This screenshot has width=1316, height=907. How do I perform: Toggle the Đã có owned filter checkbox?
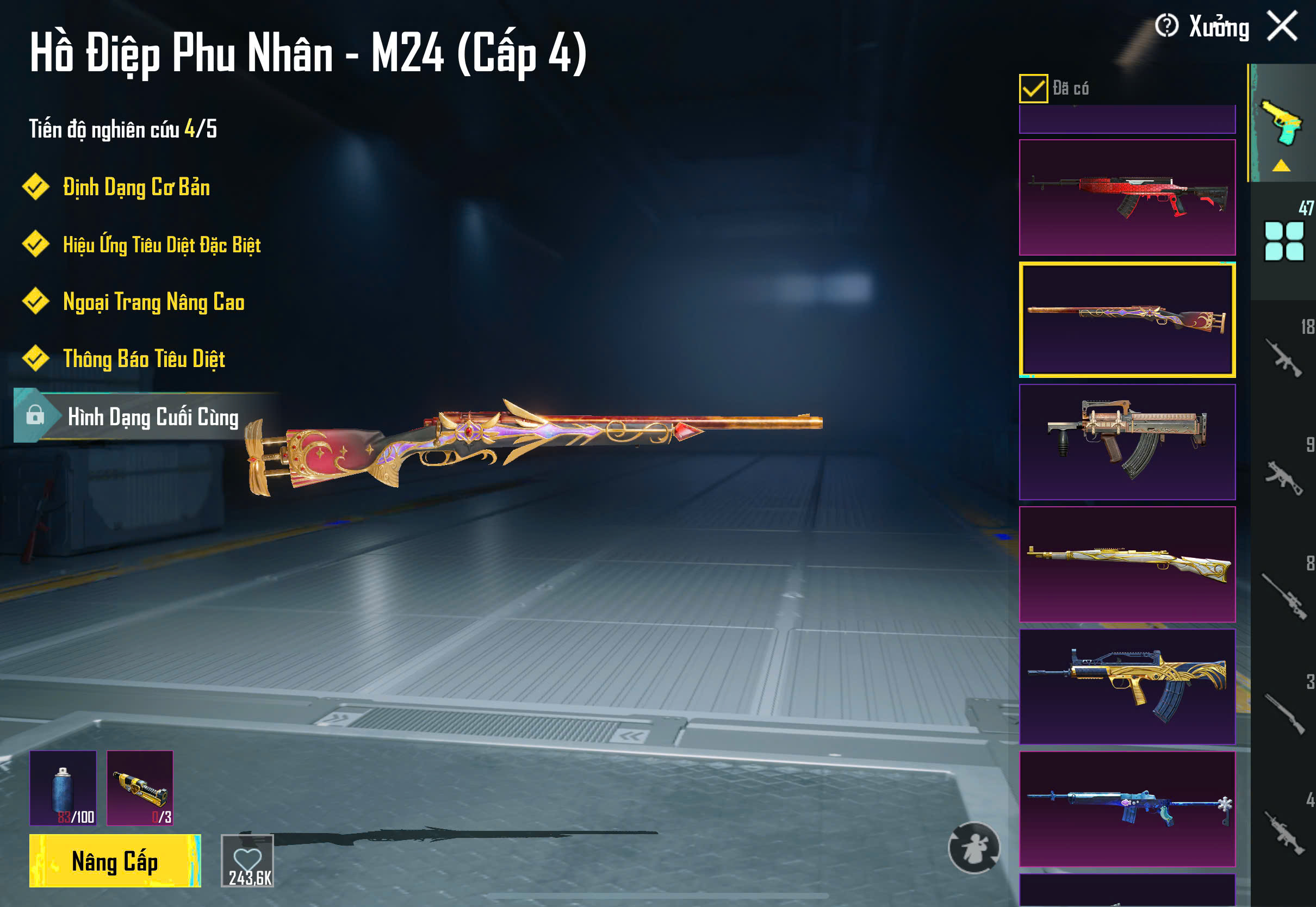coord(1033,89)
